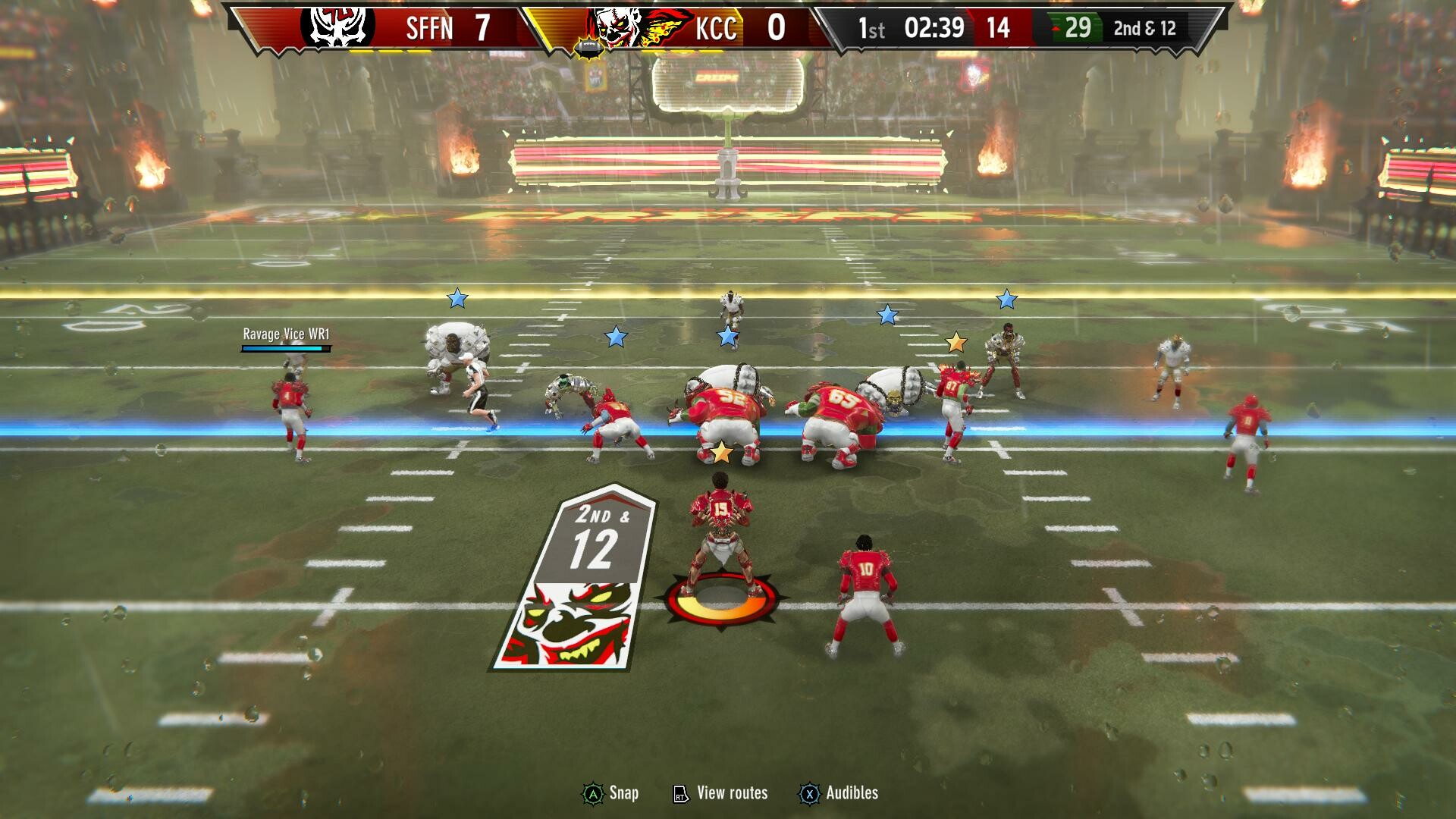Viewport: 1456px width, 819px height.
Task: Toggle the yellow star near the right cornerback
Action: [x=957, y=343]
